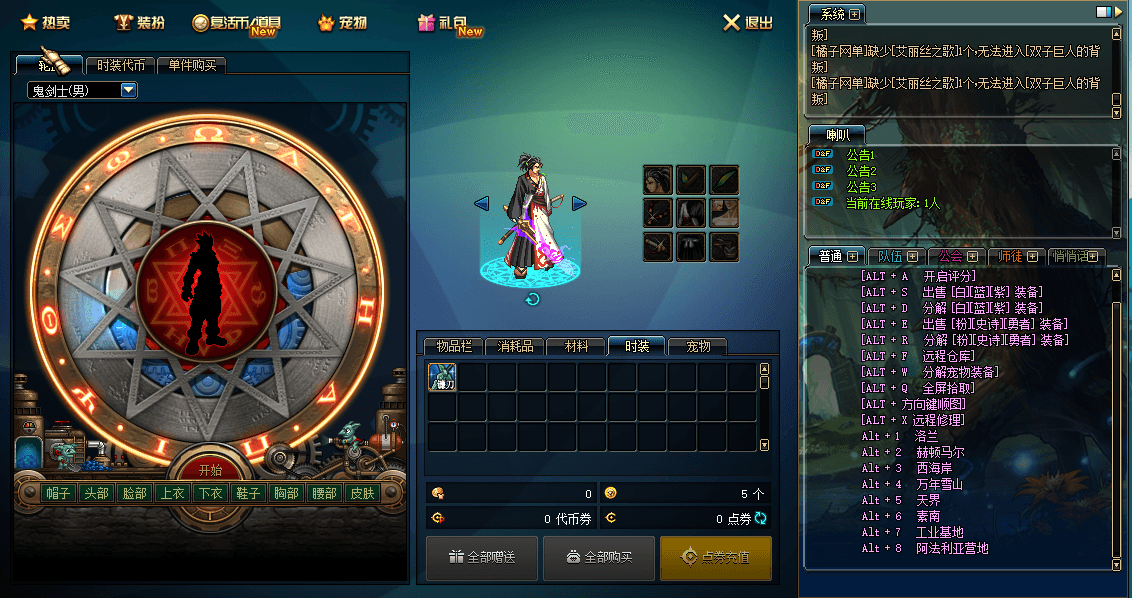Screen dimensions: 1132x598
Task: Click the 全部赠送 gift-all button
Action: pyautogui.click(x=482, y=557)
